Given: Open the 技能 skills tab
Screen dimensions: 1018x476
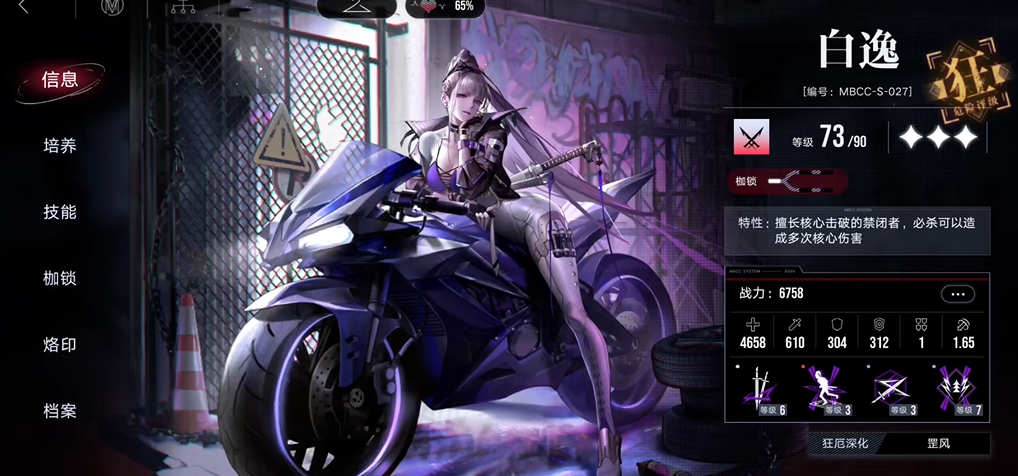Looking at the screenshot, I should [60, 212].
